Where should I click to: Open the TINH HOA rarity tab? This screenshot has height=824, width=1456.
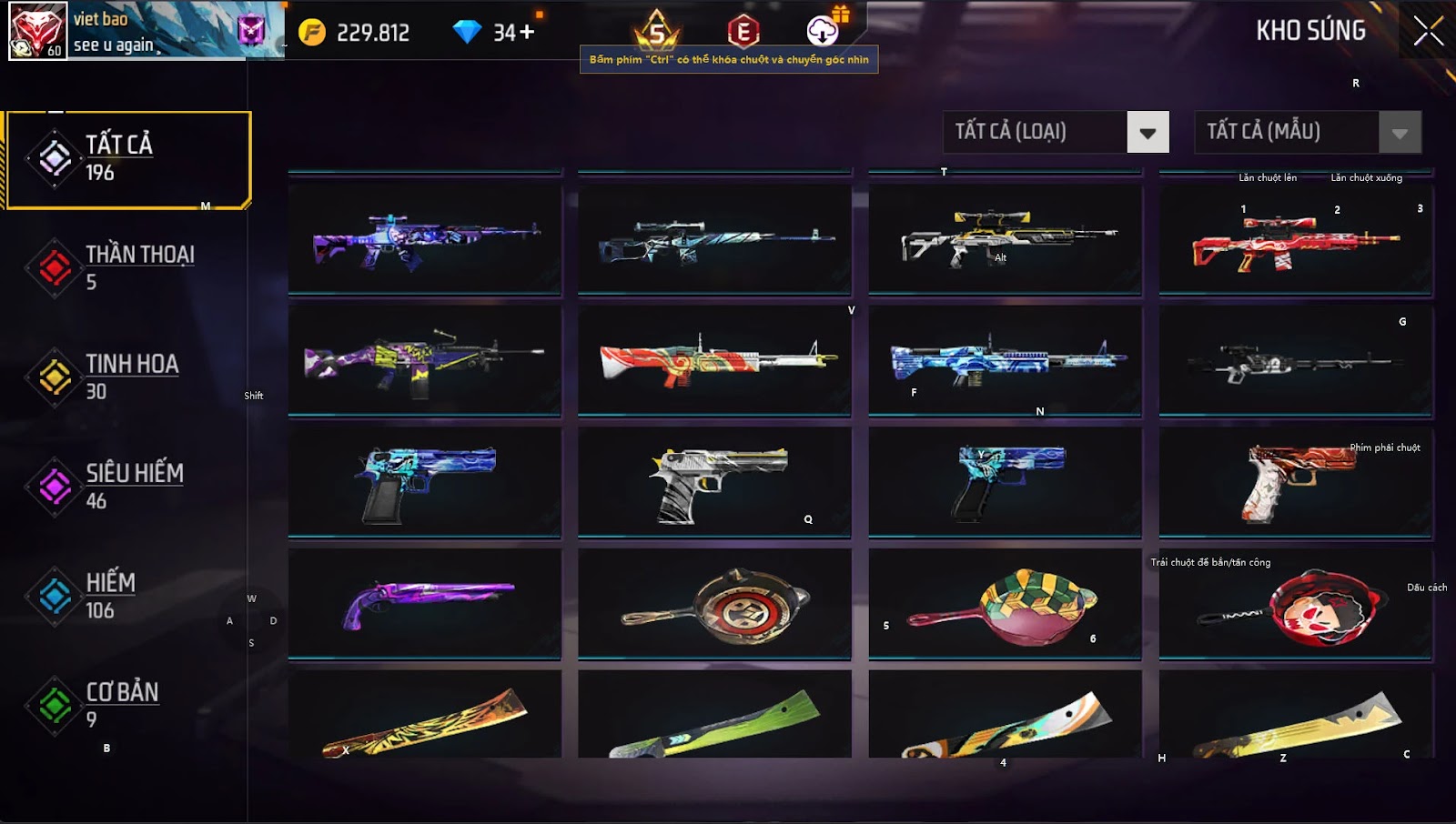click(127, 377)
